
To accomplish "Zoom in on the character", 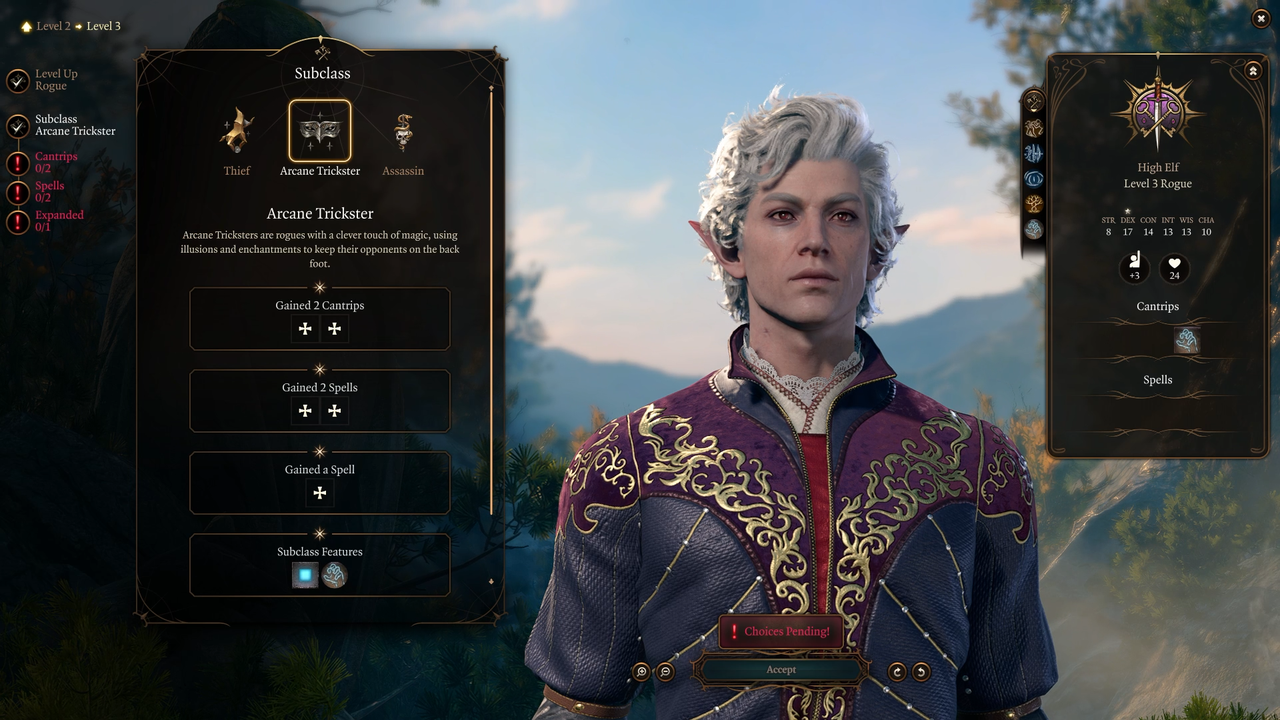I will tap(642, 672).
